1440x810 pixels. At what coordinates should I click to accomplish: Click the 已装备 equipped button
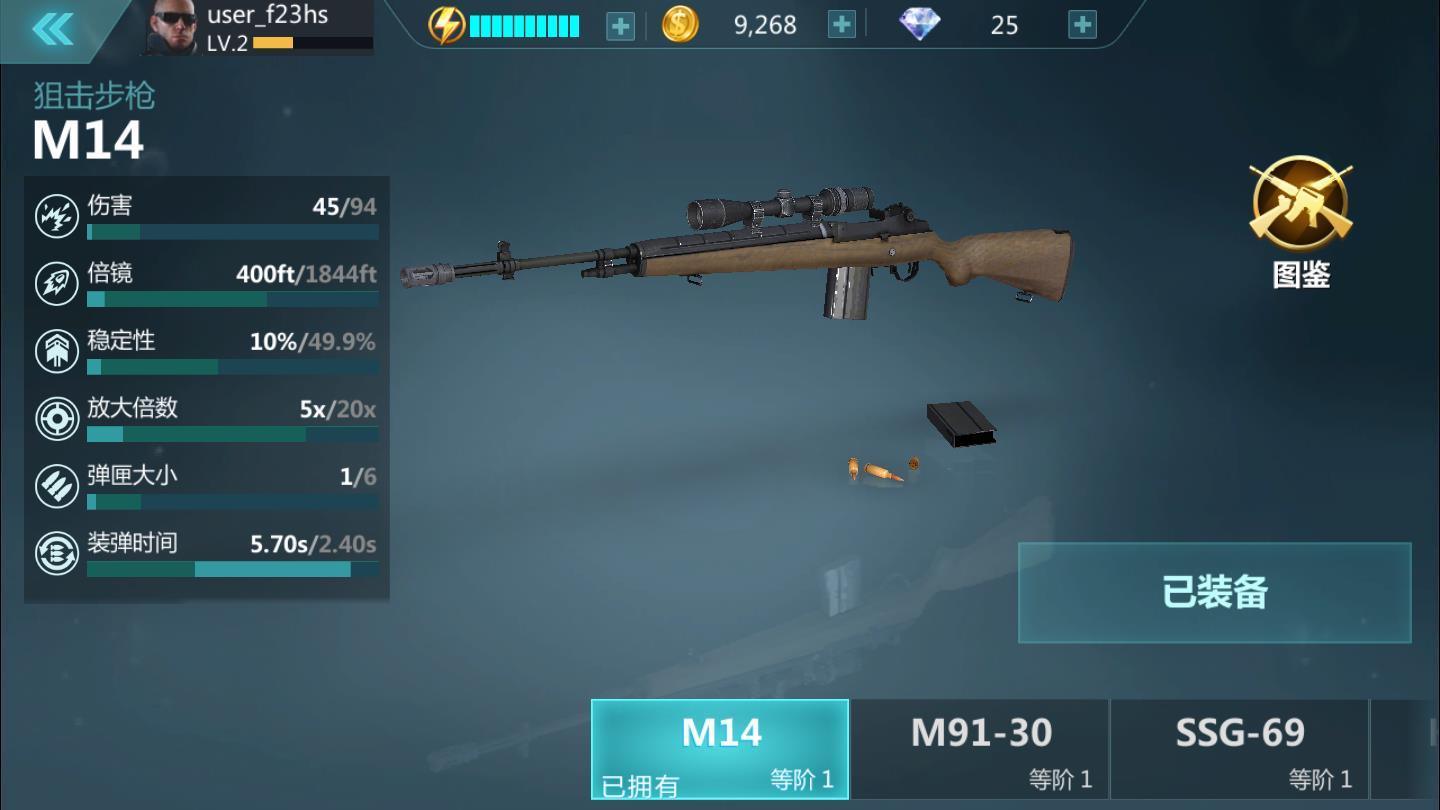(1214, 592)
